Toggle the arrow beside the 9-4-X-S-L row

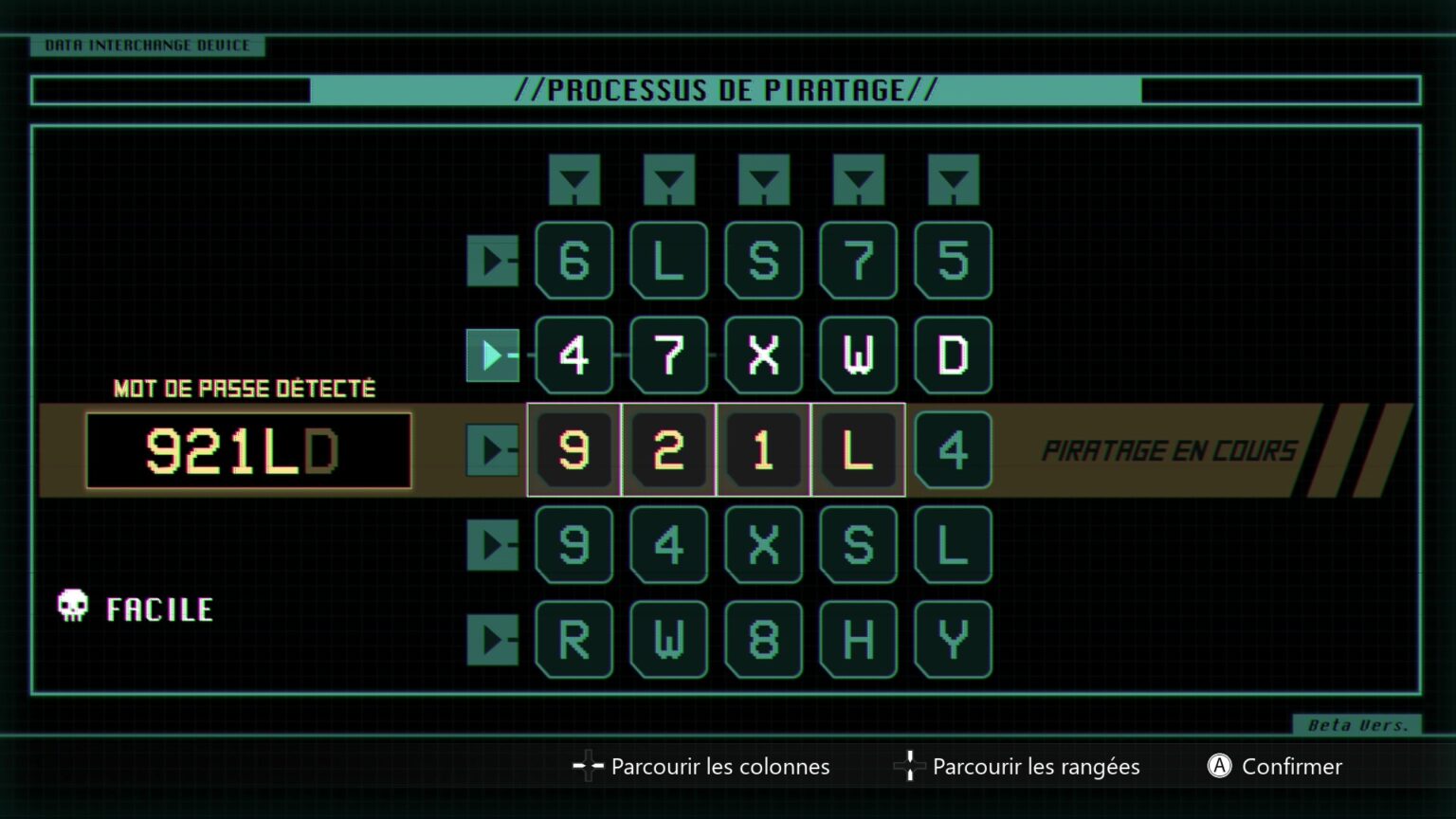(x=492, y=545)
